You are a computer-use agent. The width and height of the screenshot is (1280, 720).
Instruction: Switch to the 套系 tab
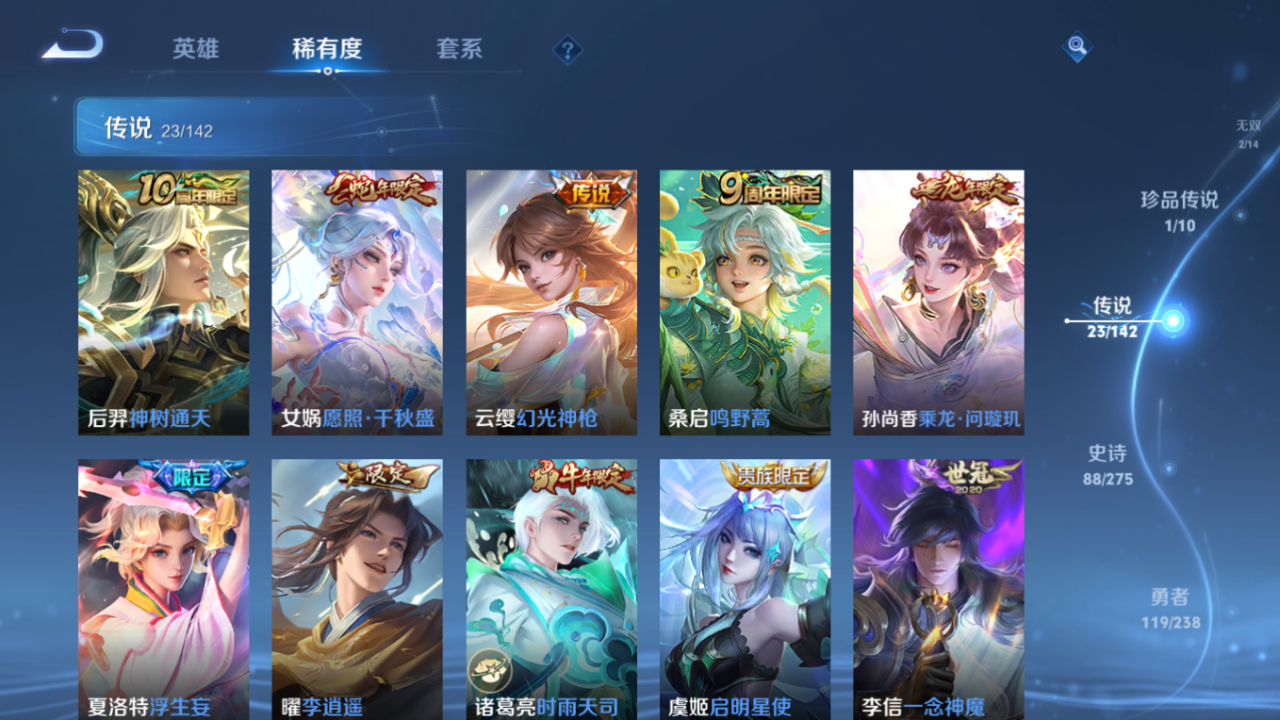pos(460,48)
